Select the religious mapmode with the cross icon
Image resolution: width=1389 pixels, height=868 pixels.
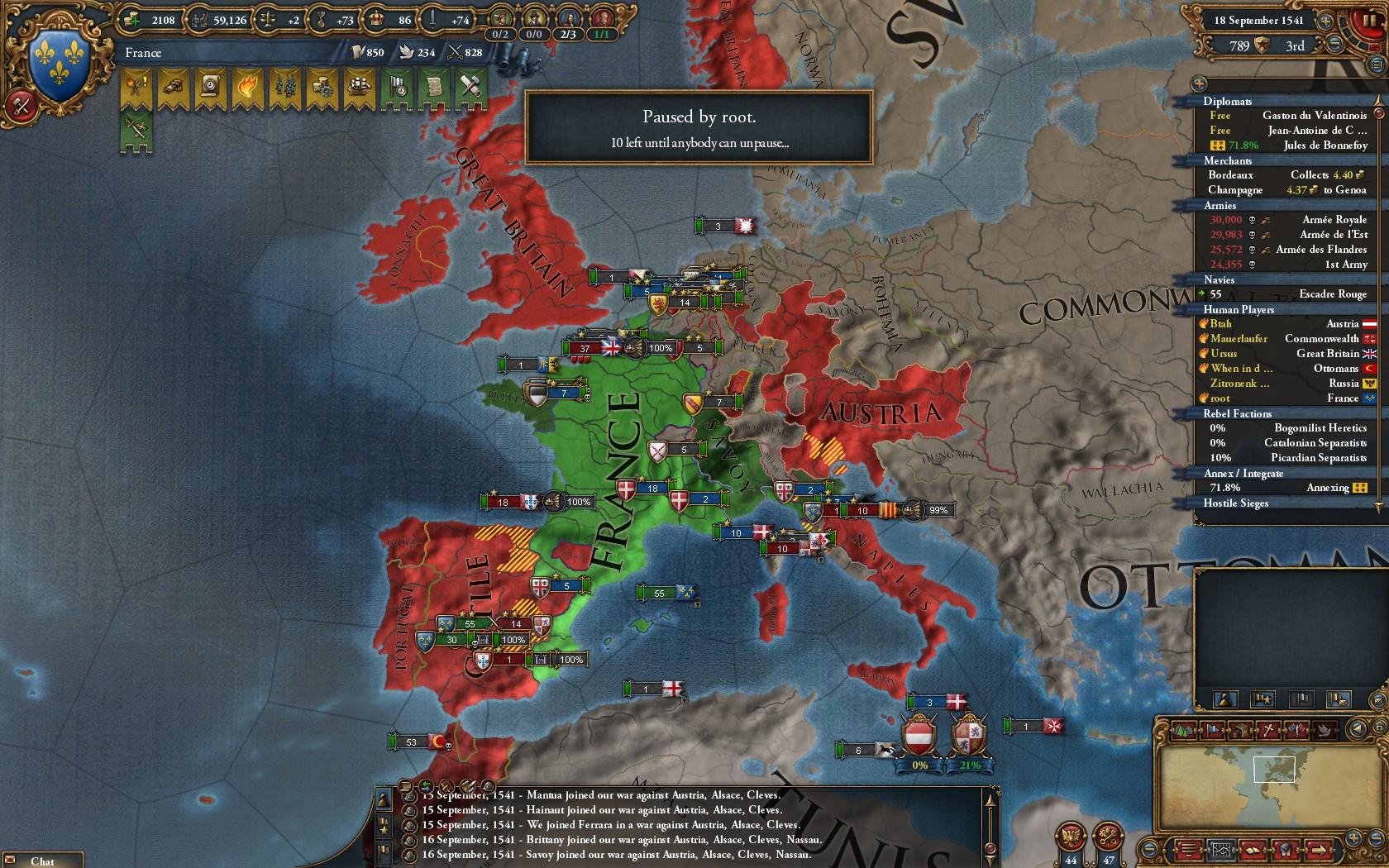[1269, 729]
